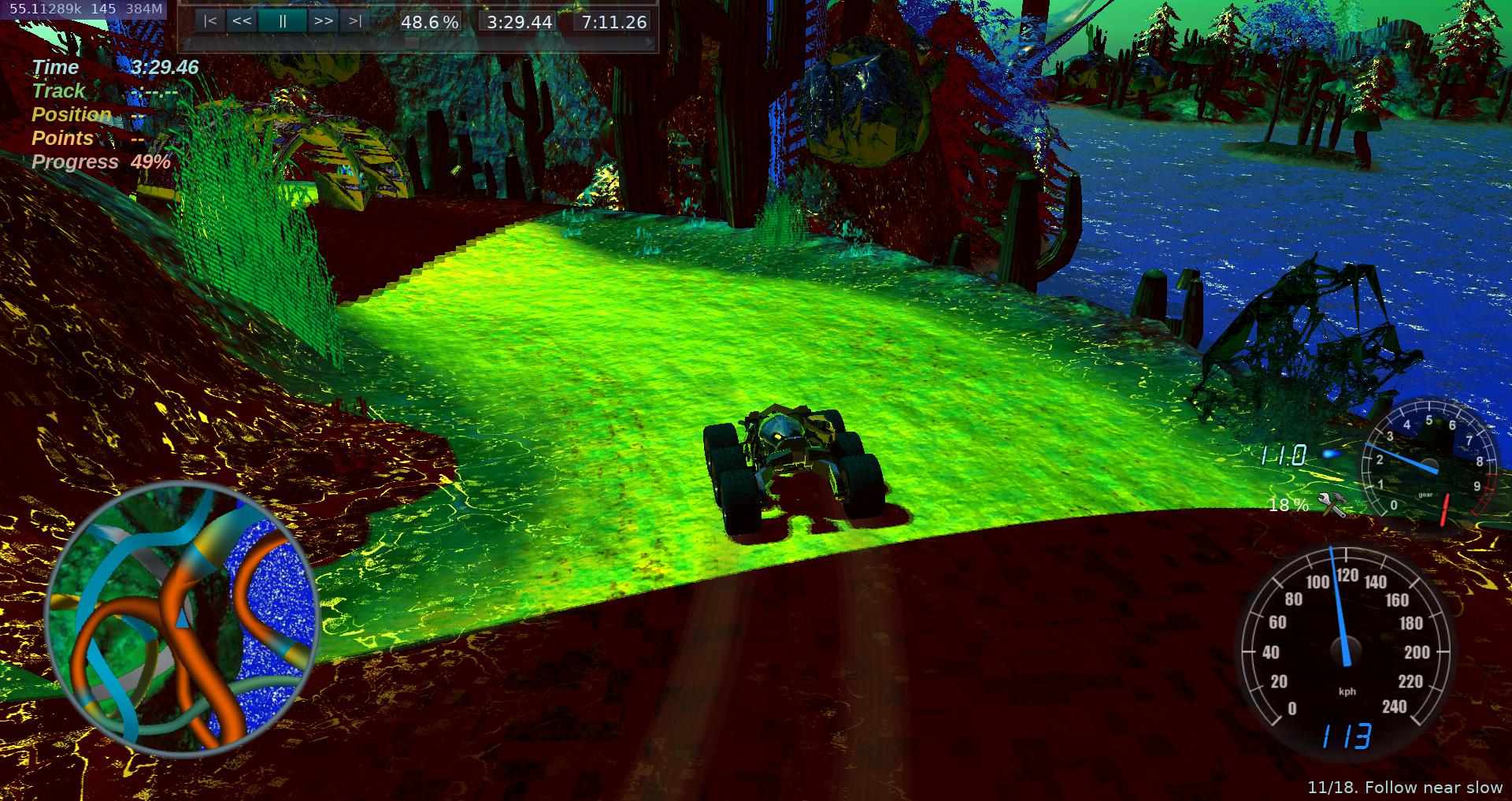Fast-forward the replay with the >> button

click(323, 21)
